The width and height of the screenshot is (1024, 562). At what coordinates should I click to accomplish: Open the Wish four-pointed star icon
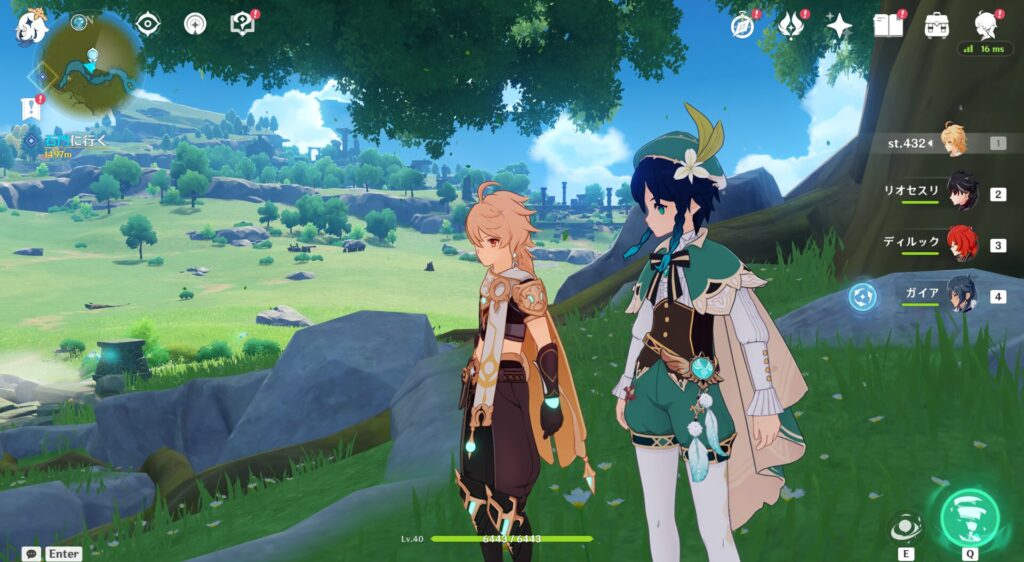(839, 26)
